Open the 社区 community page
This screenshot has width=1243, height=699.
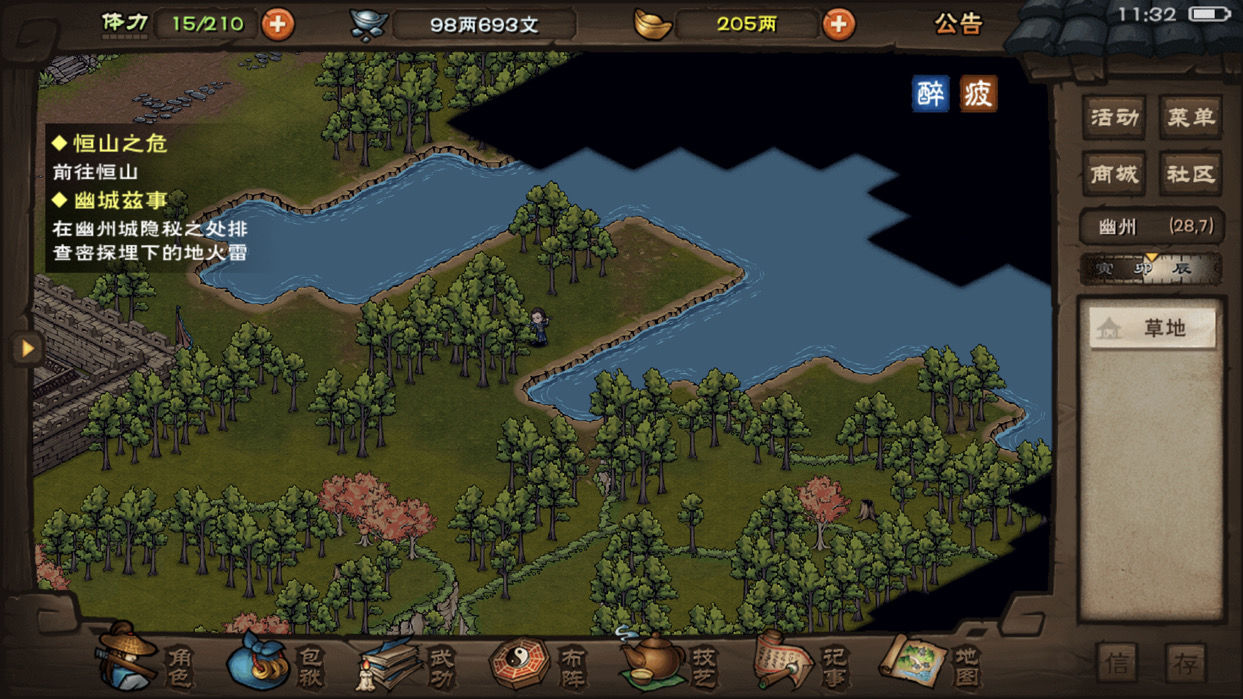(x=1190, y=174)
